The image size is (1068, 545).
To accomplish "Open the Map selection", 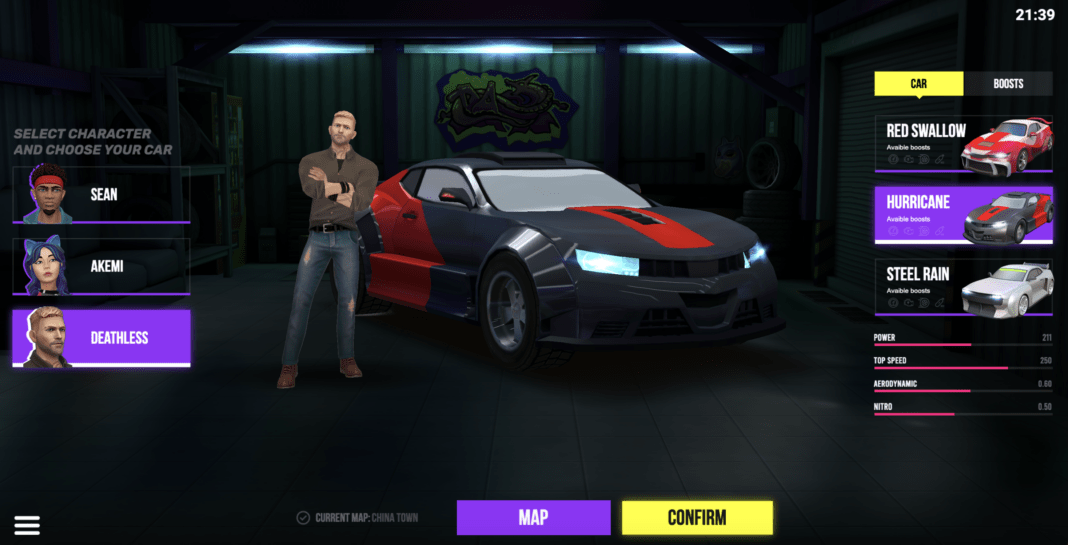I will 533,517.
